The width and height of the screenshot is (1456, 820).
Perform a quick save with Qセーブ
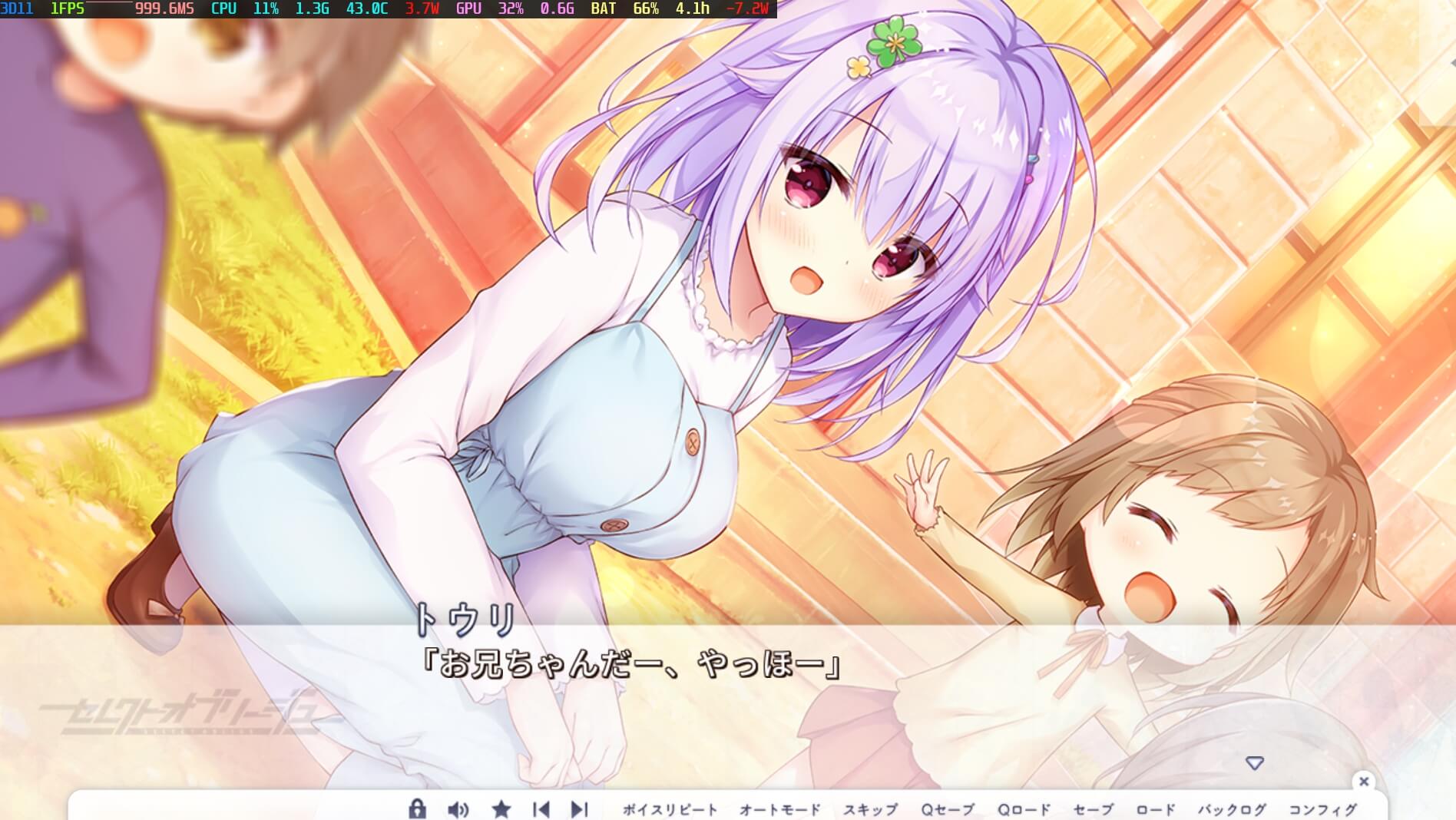click(948, 808)
